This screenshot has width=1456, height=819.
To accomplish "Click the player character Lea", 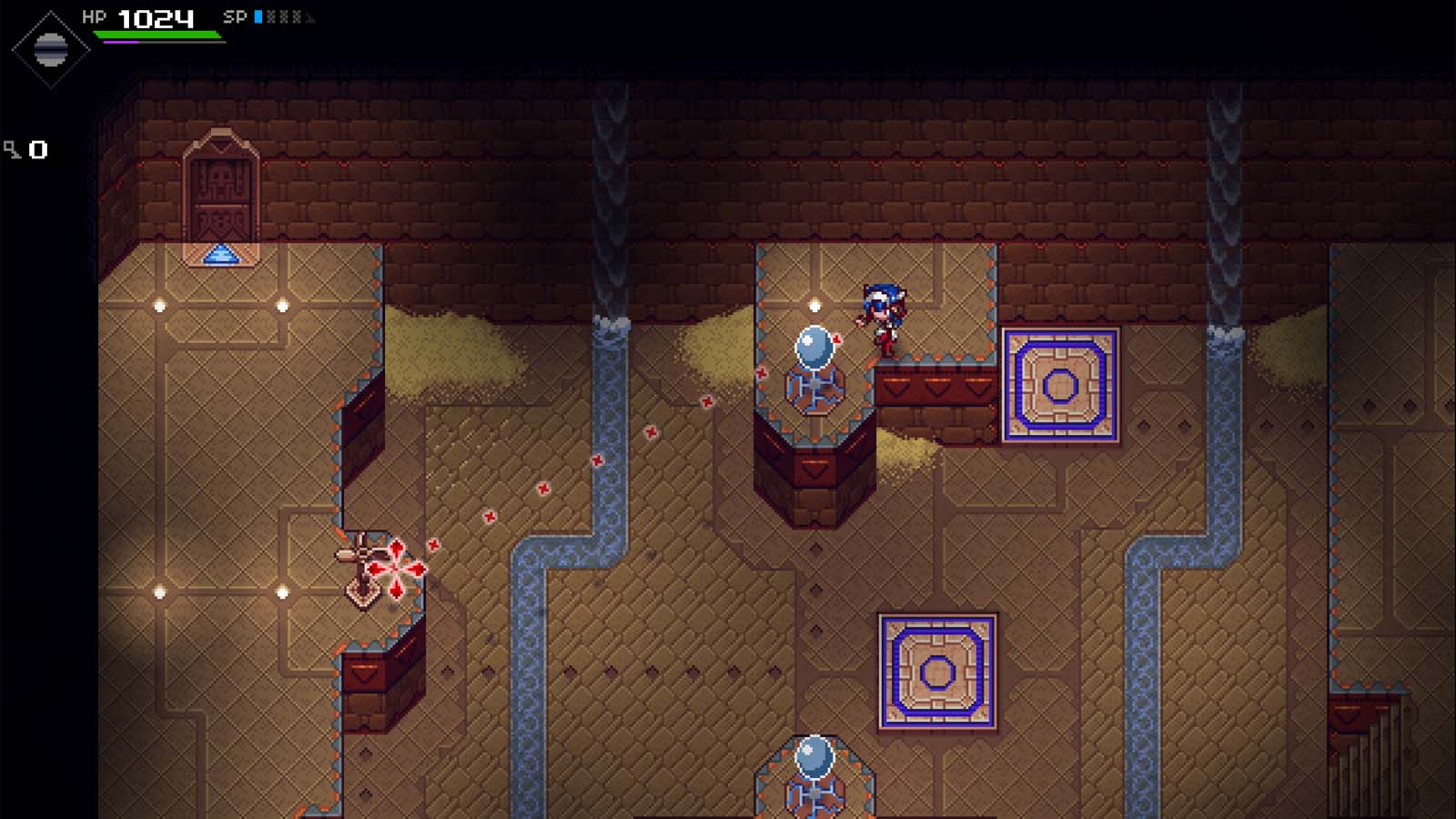I will 881,317.
